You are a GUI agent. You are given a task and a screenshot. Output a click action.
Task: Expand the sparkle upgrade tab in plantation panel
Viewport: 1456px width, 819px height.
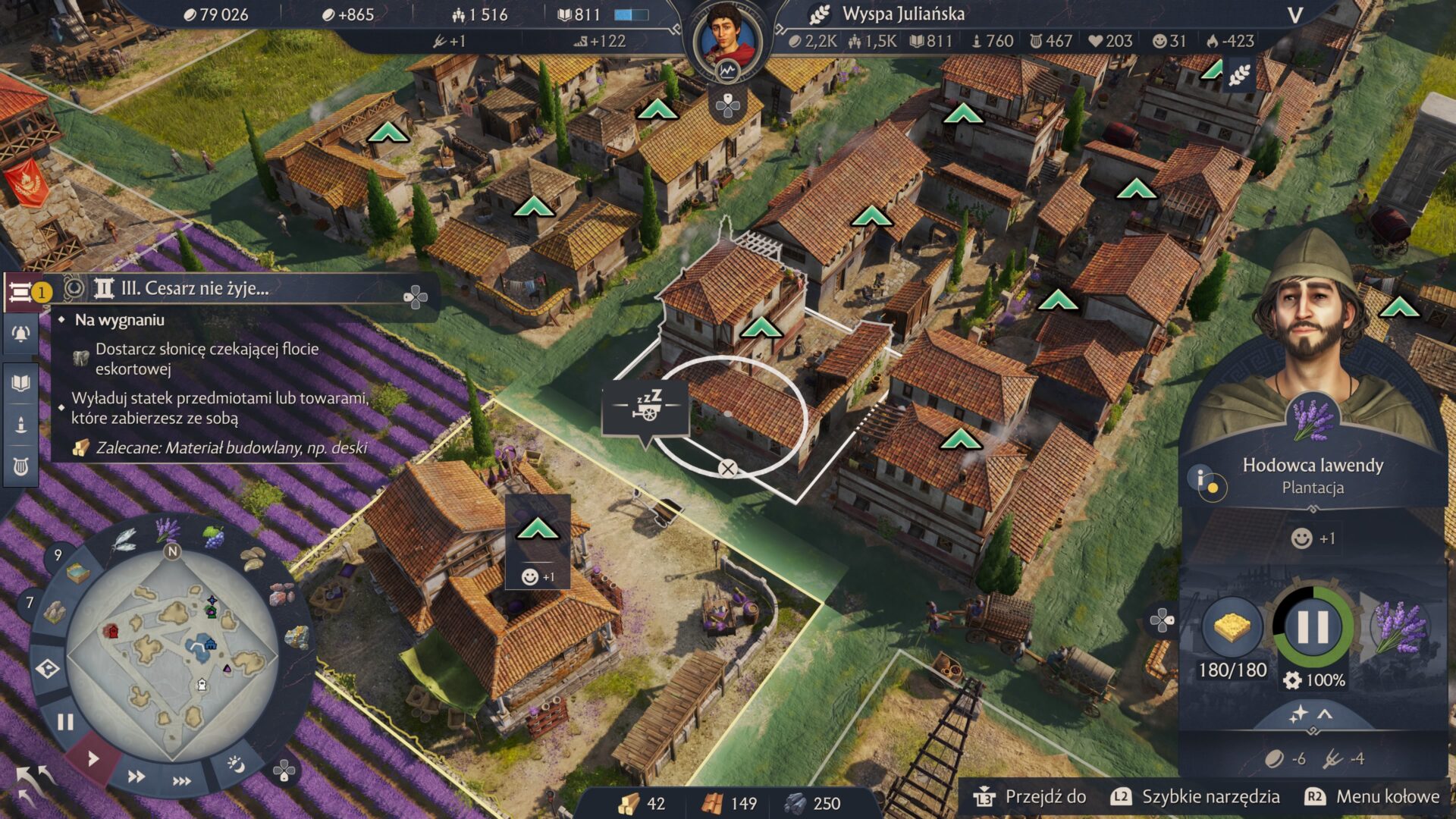tap(1312, 714)
